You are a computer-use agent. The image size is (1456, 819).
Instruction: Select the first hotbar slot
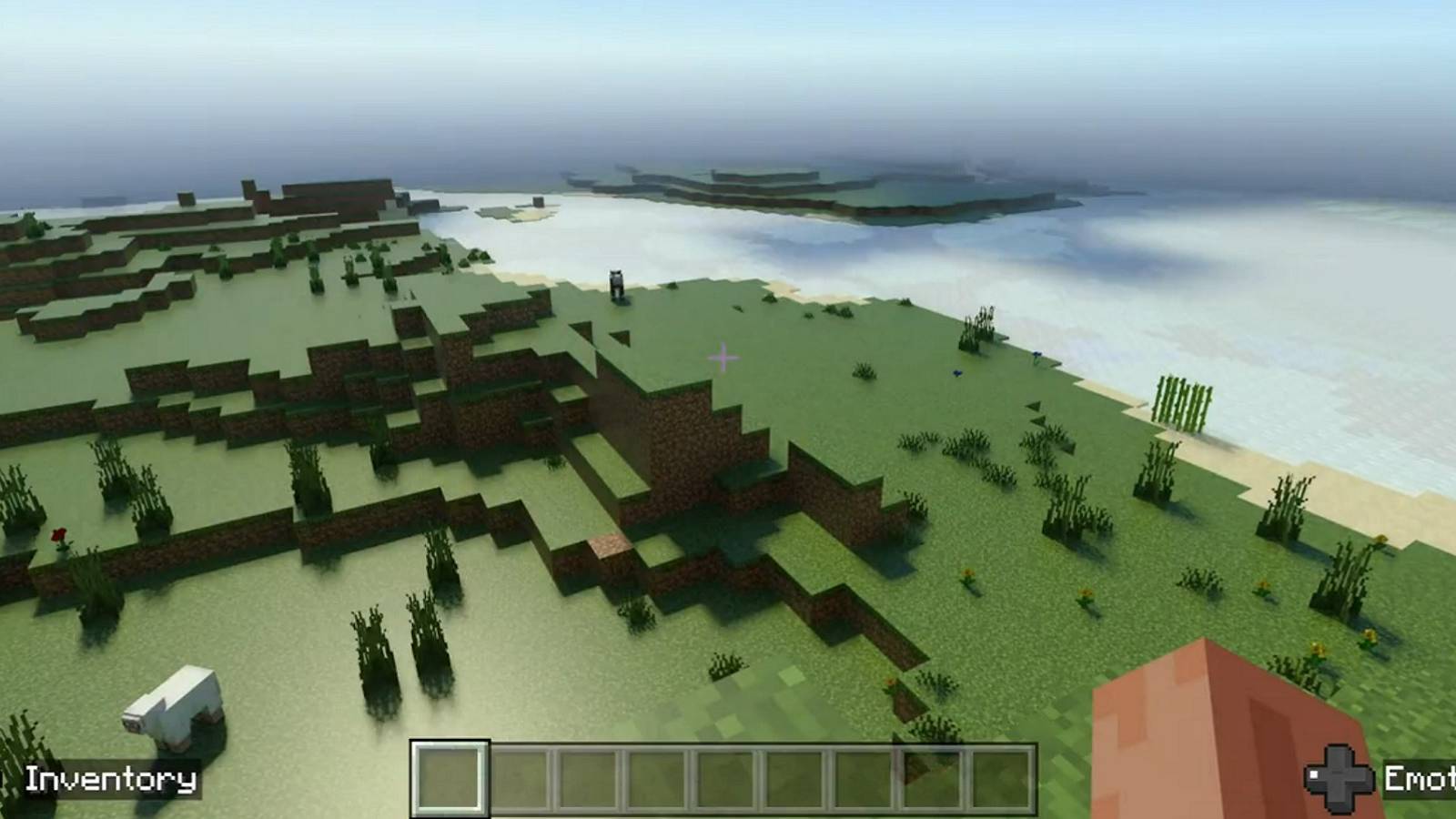pyautogui.click(x=448, y=780)
